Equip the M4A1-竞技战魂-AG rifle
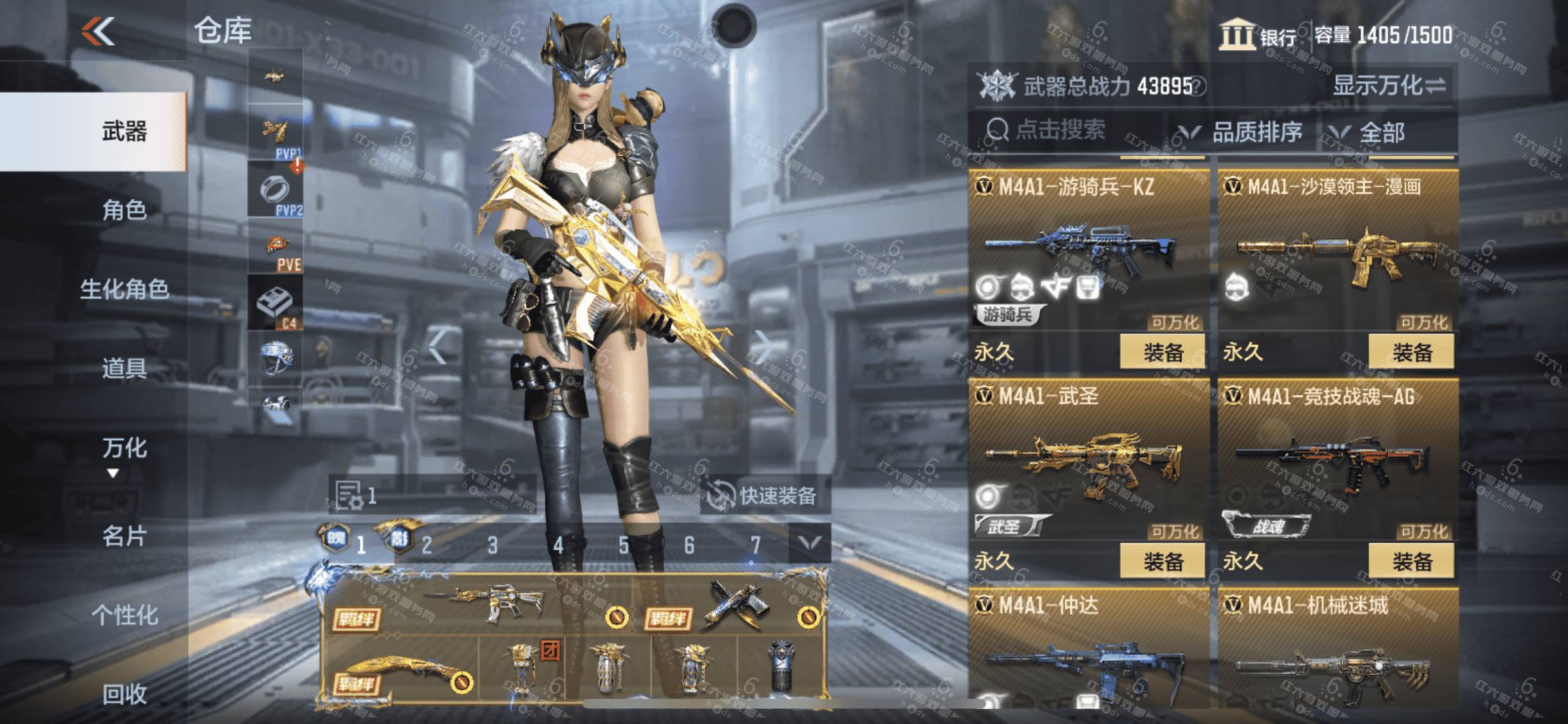1568x724 pixels. click(1411, 561)
